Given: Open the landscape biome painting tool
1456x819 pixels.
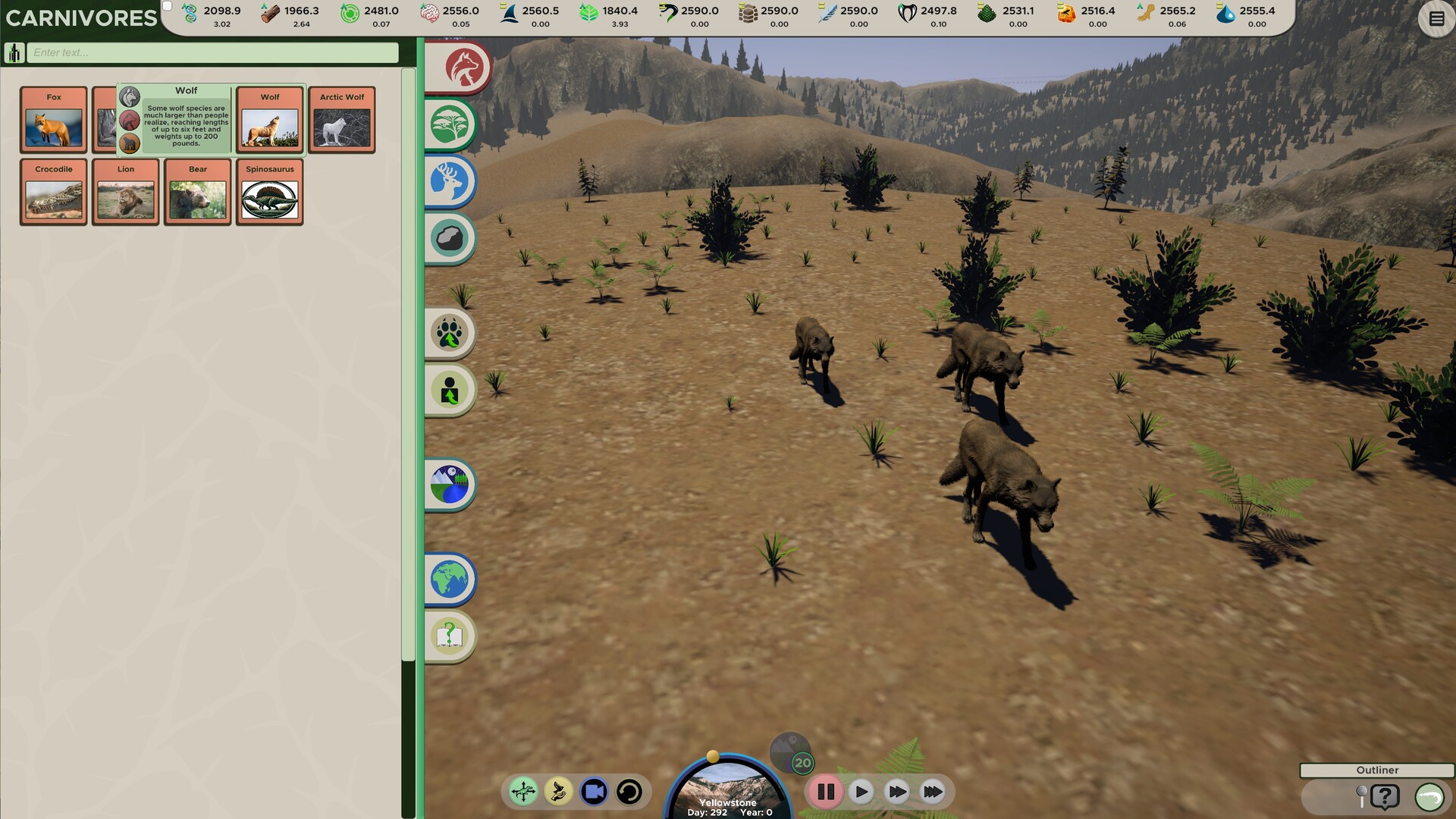Looking at the screenshot, I should [x=450, y=485].
